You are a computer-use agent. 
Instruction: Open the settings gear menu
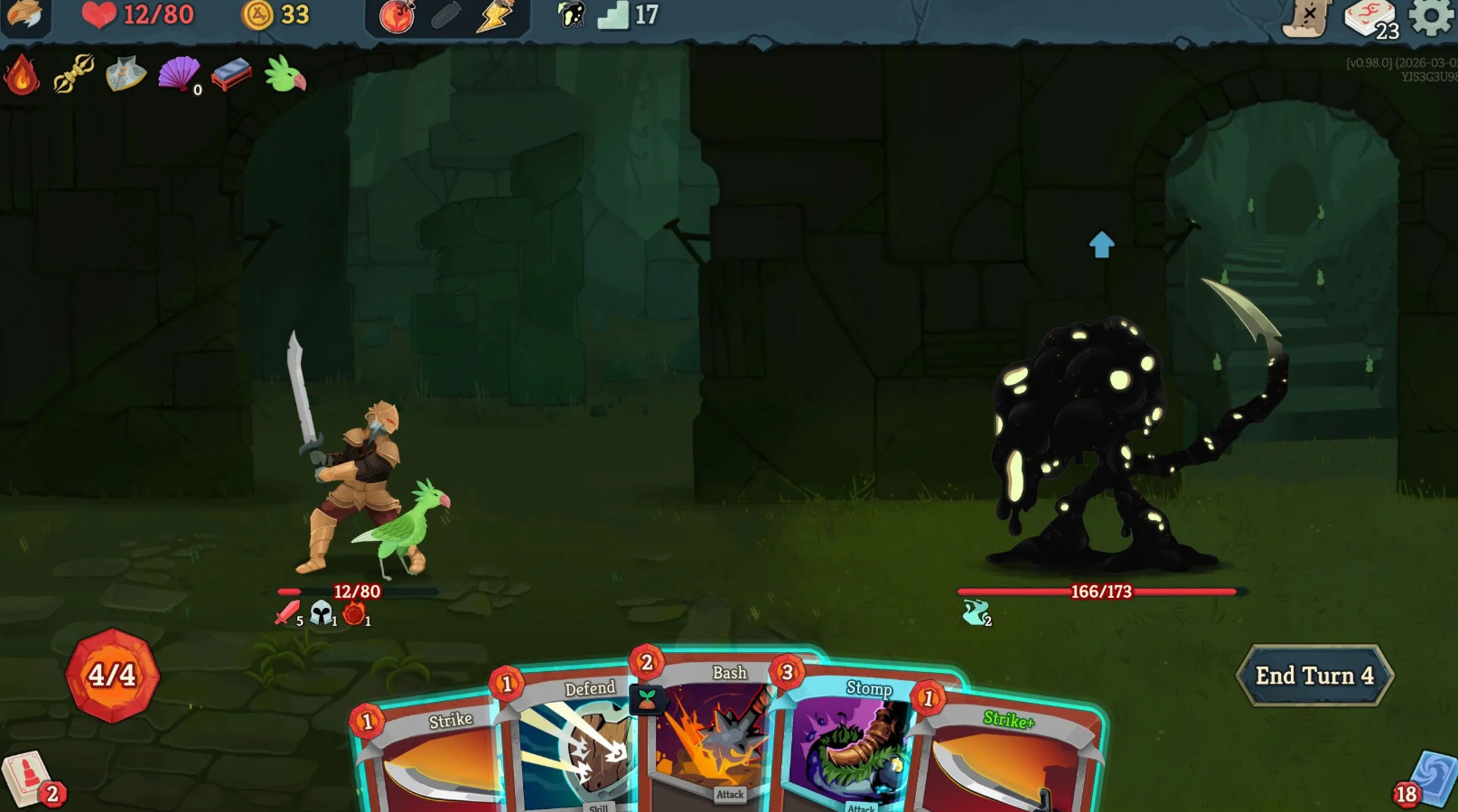tap(1432, 16)
